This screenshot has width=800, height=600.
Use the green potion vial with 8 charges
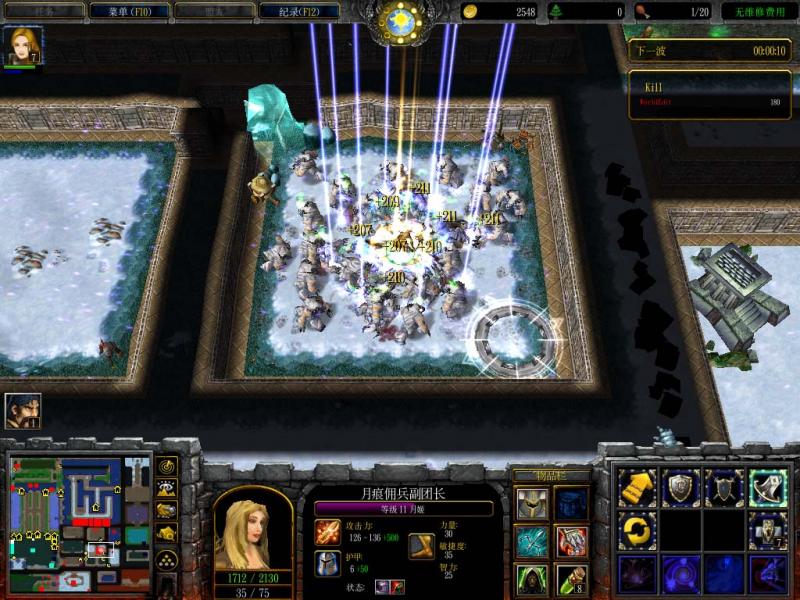(x=572, y=579)
